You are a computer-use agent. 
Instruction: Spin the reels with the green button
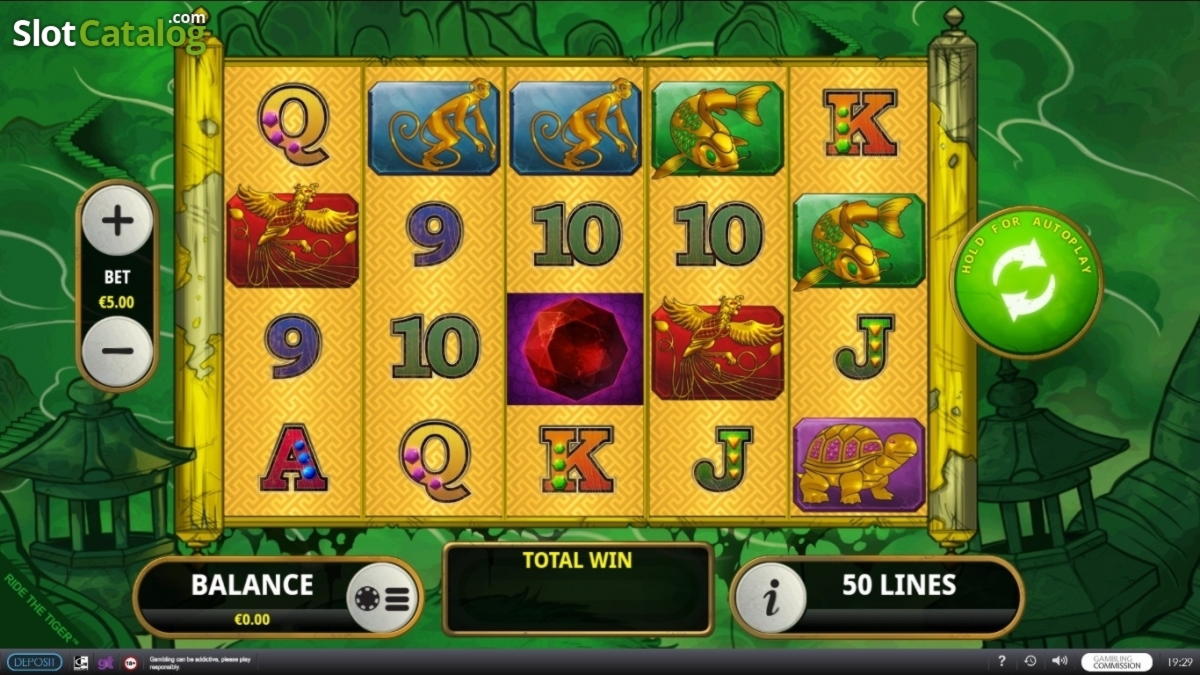coord(1026,282)
